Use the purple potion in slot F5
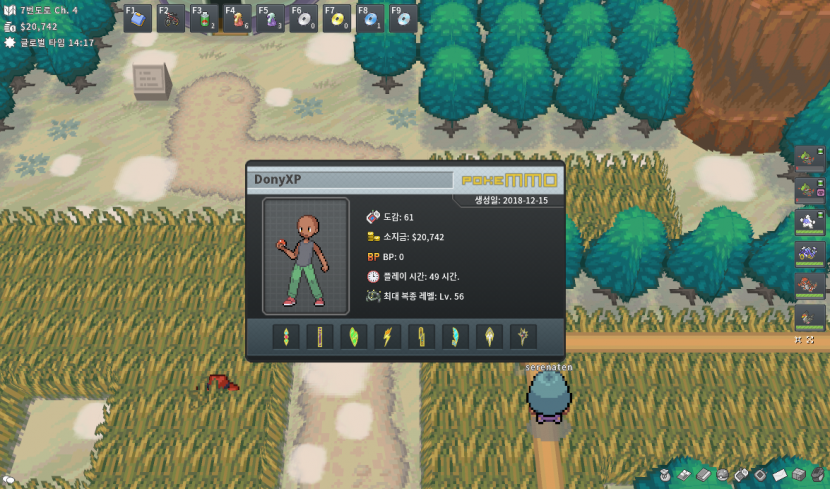Screen dimensions: 830x489 point(270,19)
